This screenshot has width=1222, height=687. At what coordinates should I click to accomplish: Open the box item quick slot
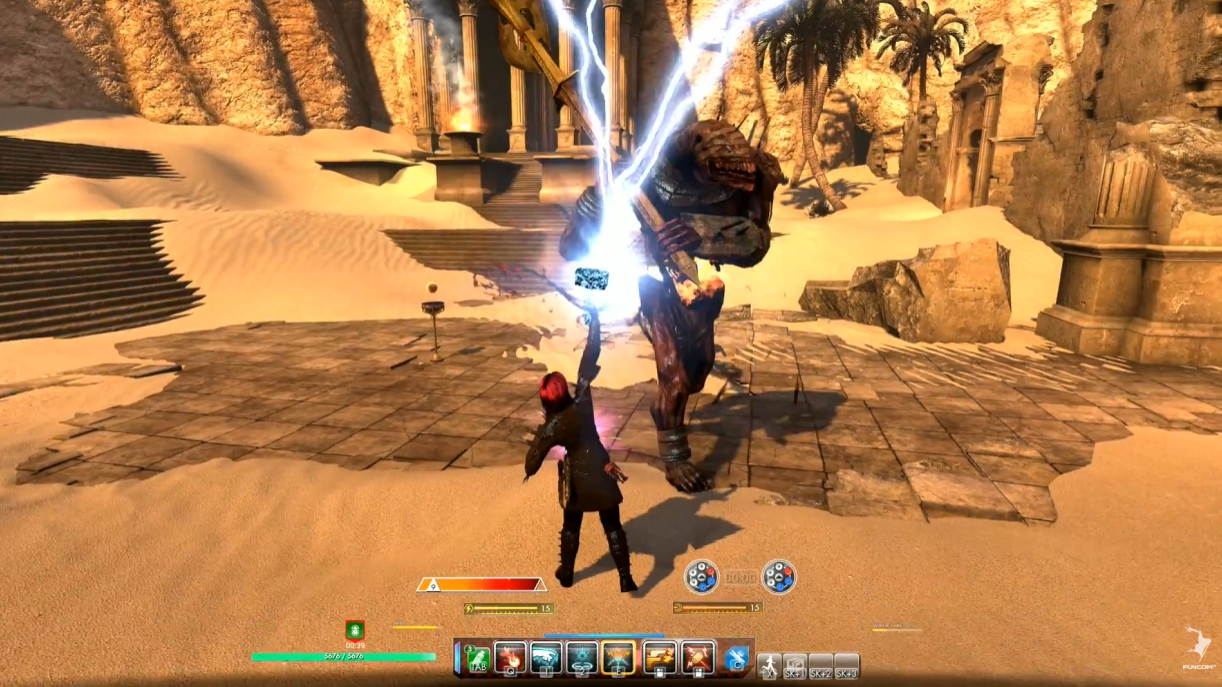(x=795, y=665)
